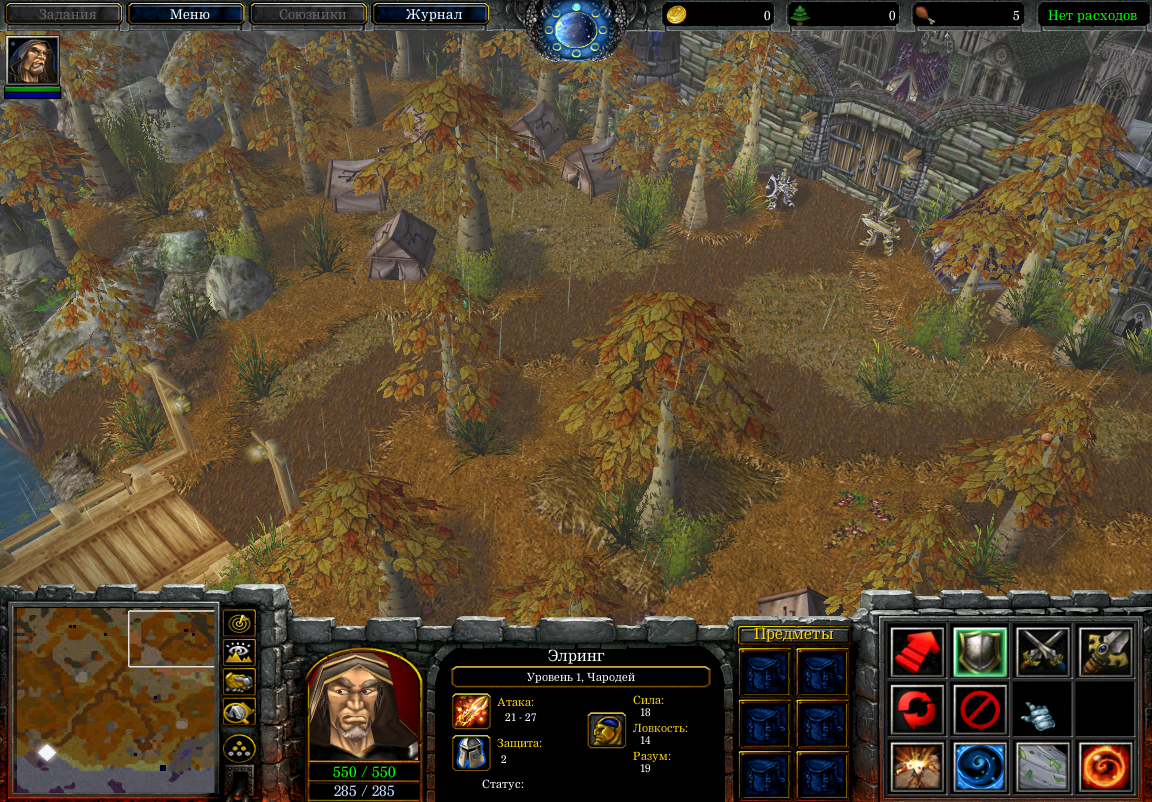
Task: Choose the jeweled sword attack command
Action: pos(1105,652)
